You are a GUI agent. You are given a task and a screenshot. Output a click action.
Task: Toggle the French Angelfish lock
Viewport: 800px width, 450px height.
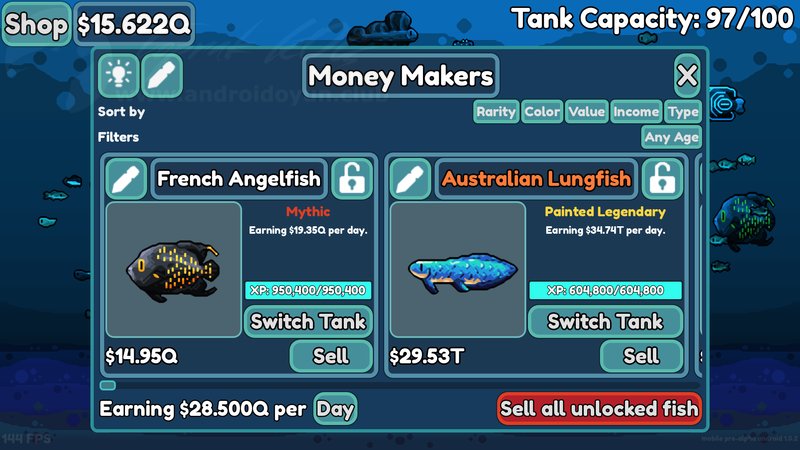[x=351, y=179]
